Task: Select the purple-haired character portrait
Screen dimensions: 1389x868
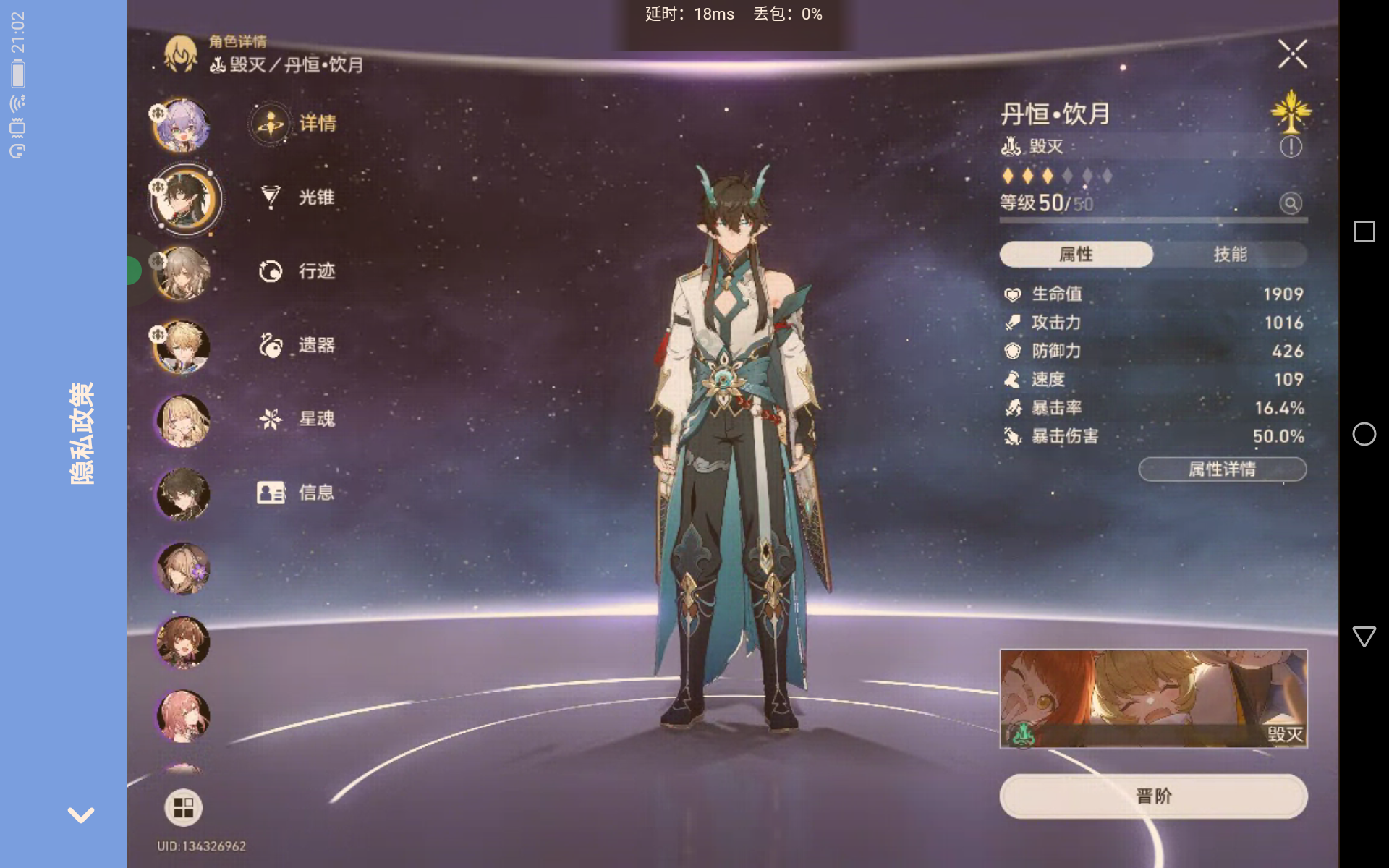Action: pos(182,126)
